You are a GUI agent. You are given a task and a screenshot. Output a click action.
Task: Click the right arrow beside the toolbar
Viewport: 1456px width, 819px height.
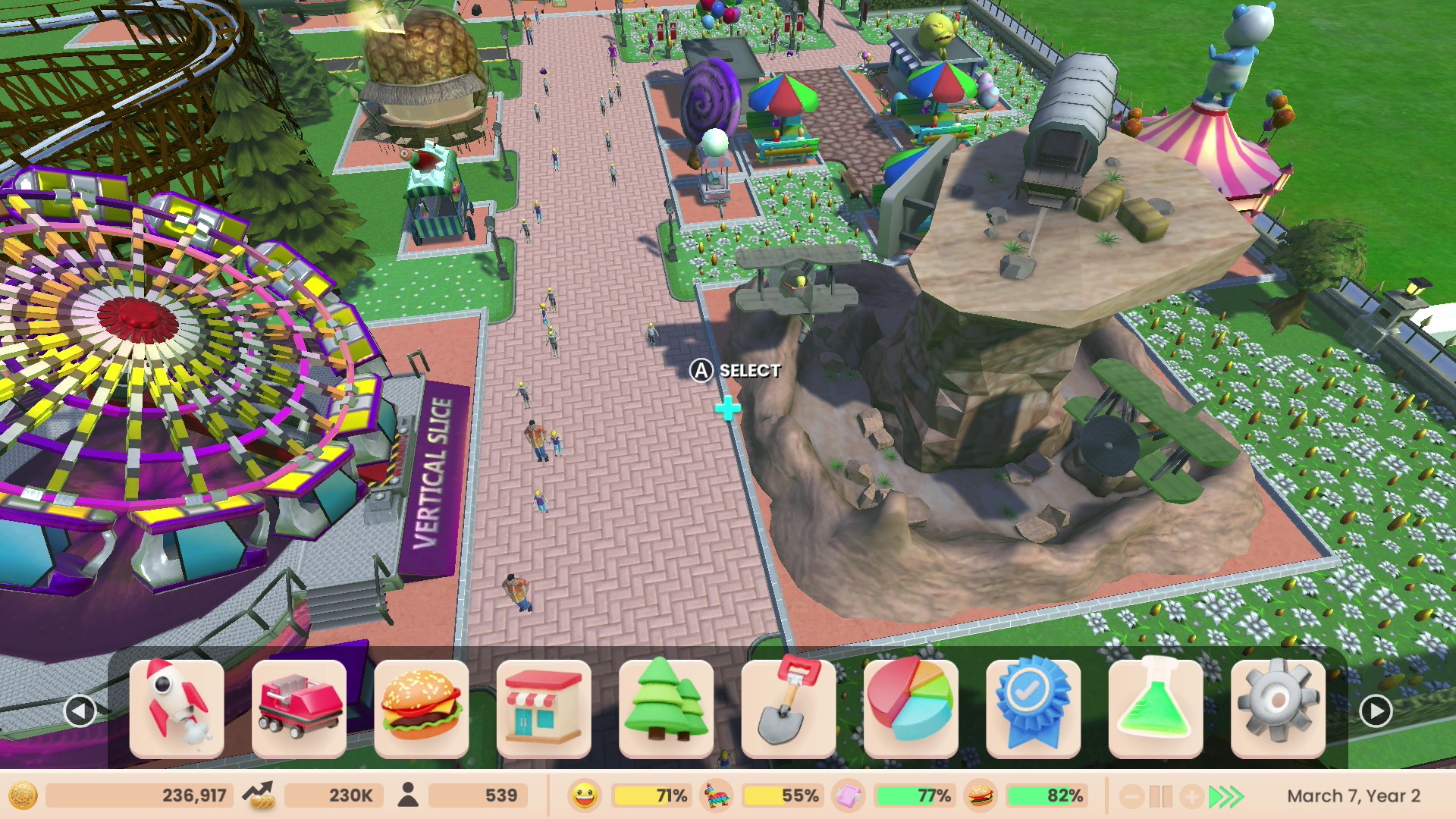point(1376,711)
